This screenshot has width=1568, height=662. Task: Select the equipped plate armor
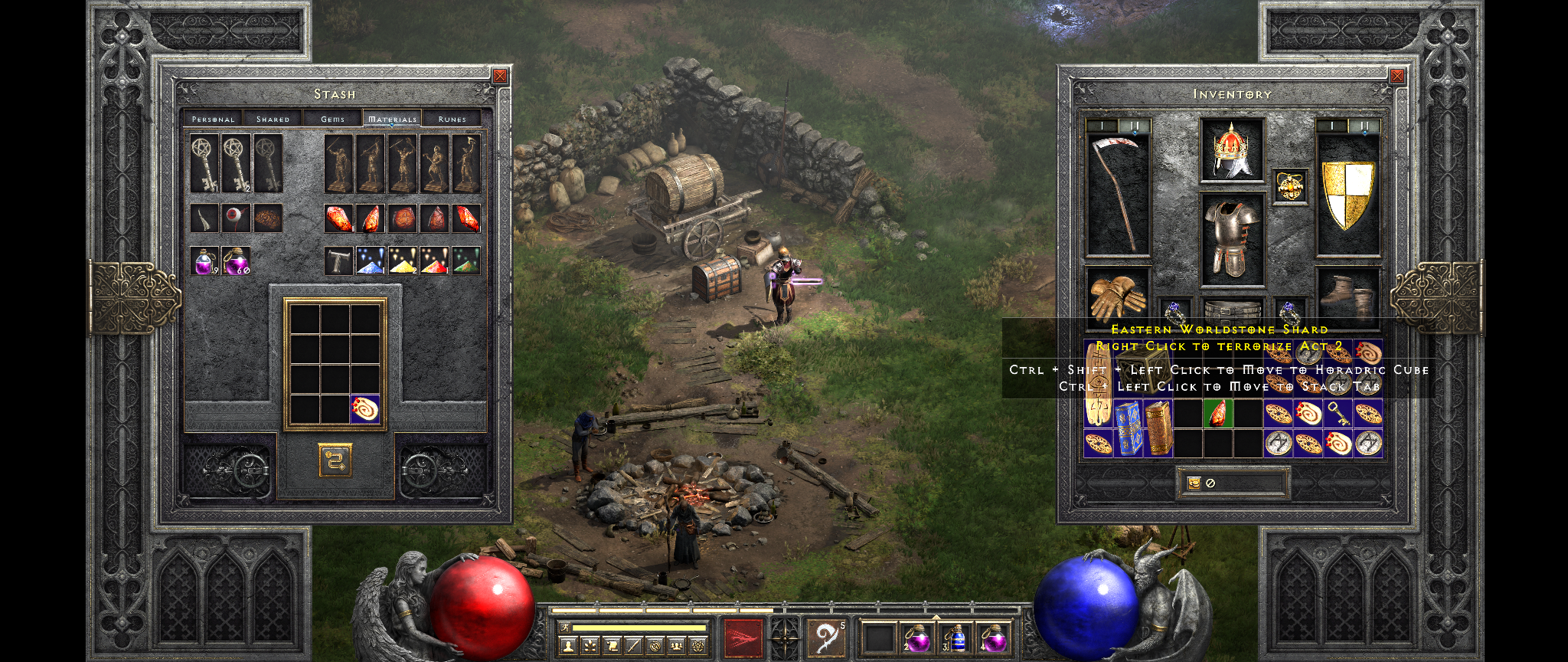pos(1232,238)
